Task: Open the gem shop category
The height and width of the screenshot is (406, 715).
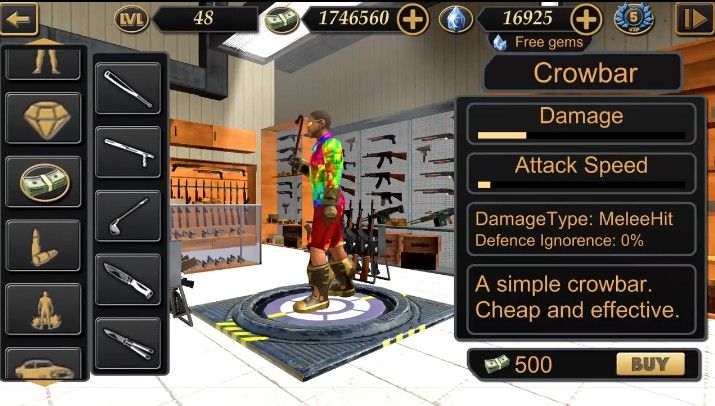Action: [43, 118]
